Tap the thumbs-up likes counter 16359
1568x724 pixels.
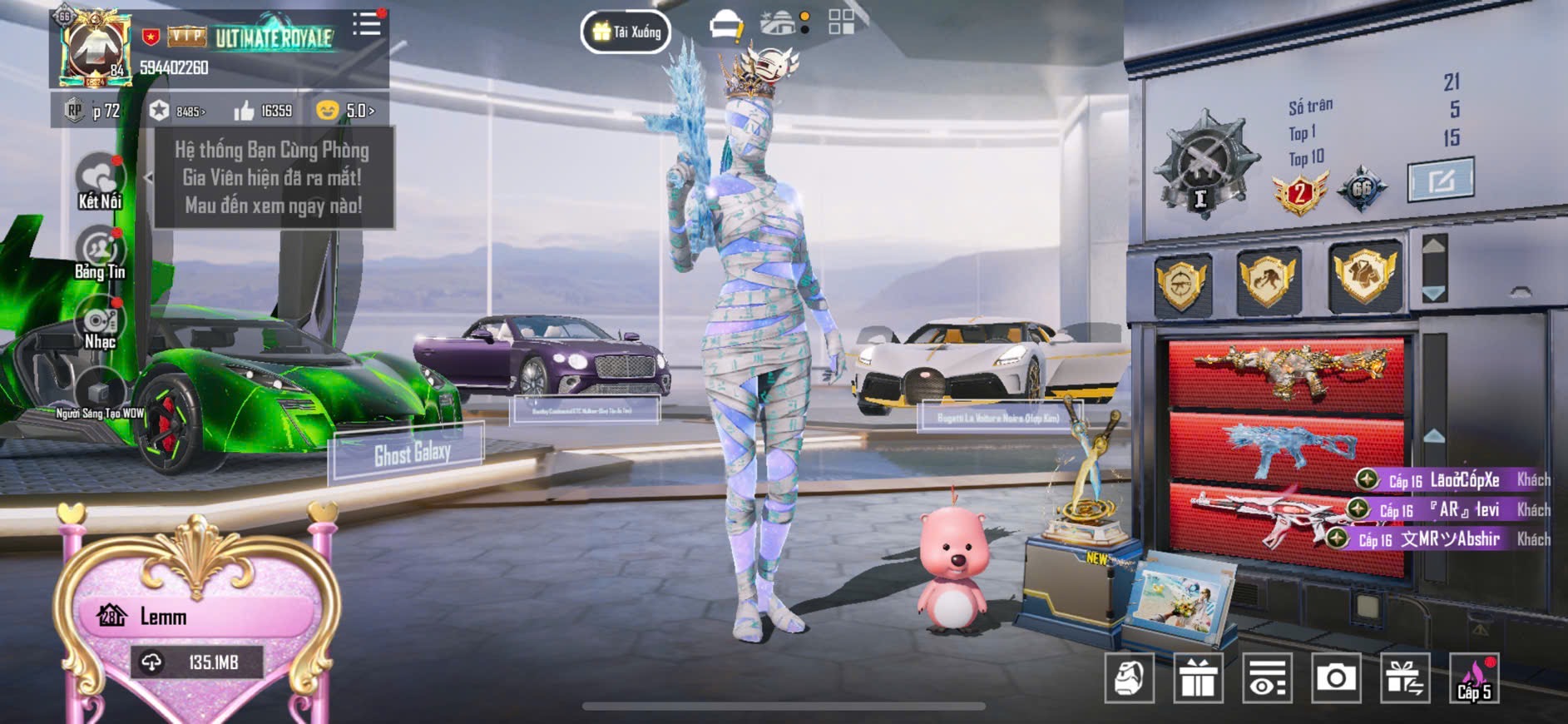tap(263, 111)
